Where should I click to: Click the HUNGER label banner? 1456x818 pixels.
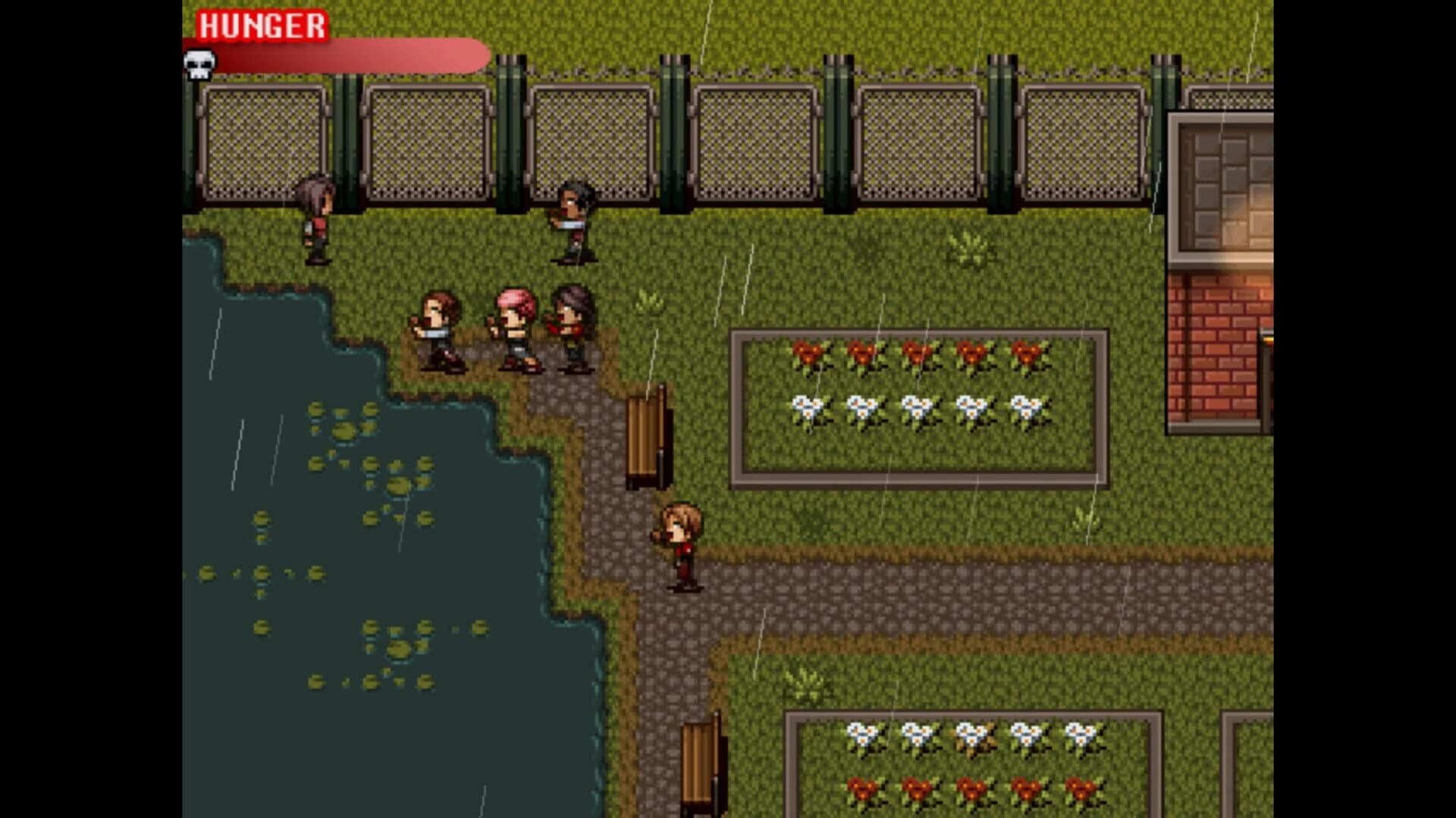[262, 25]
